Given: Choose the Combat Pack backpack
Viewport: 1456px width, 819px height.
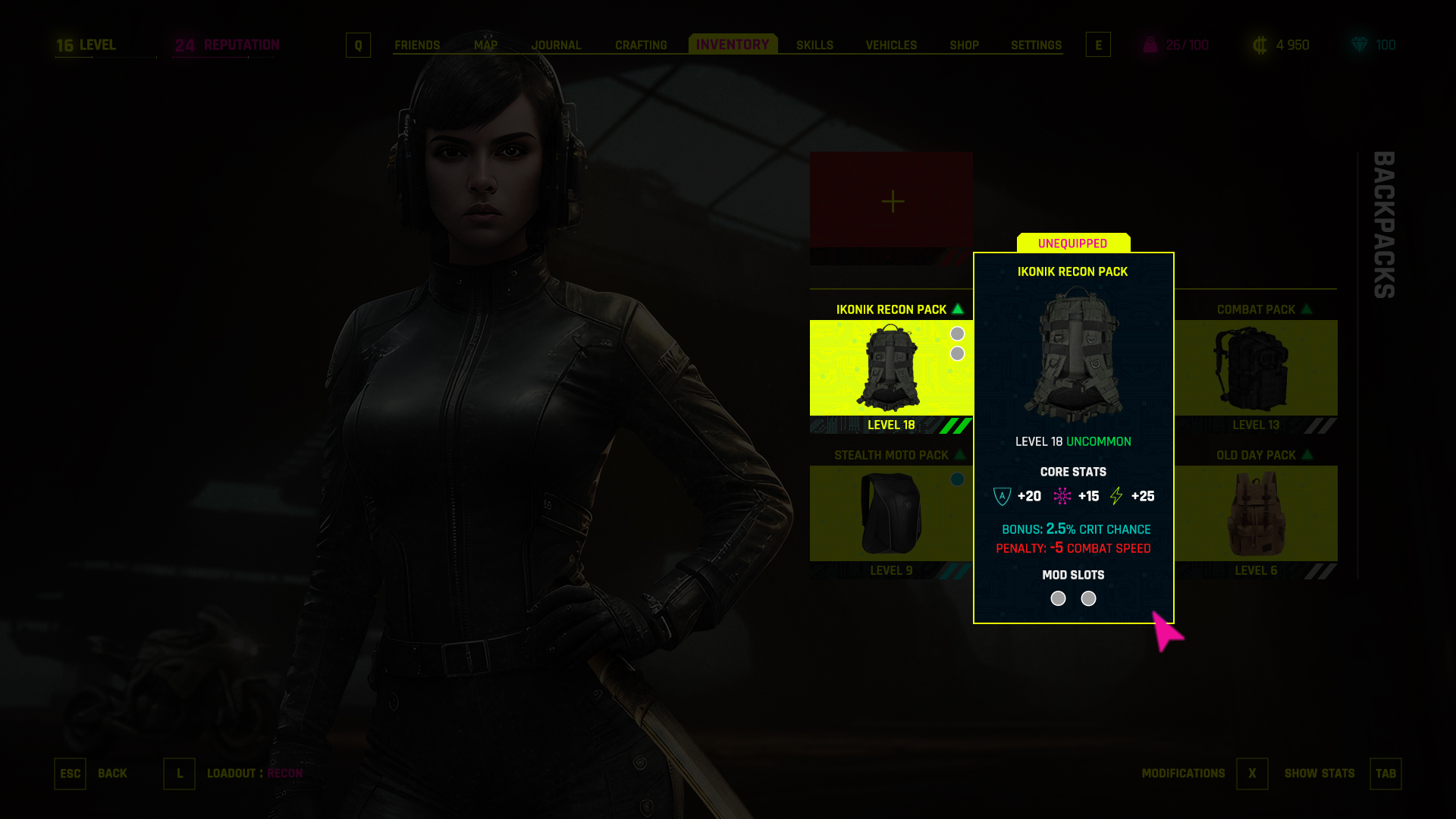Looking at the screenshot, I should [1256, 369].
